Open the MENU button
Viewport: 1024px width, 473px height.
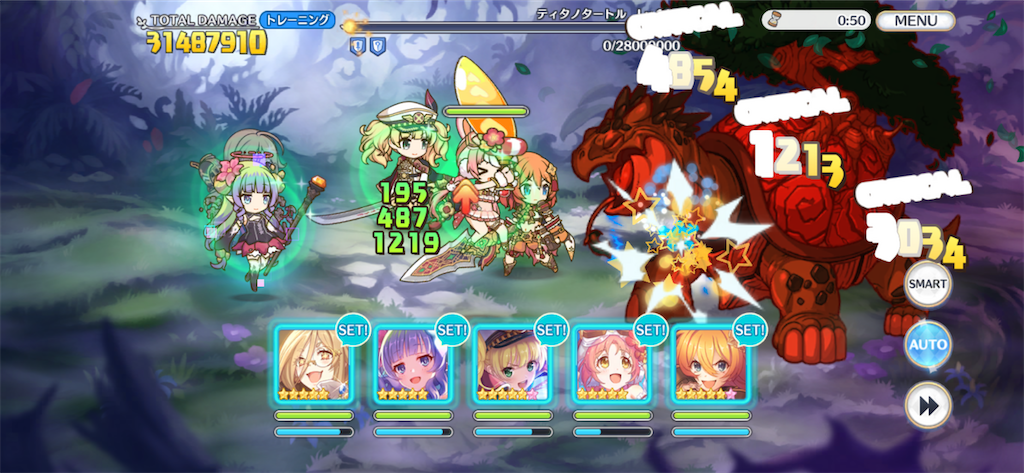tap(915, 20)
